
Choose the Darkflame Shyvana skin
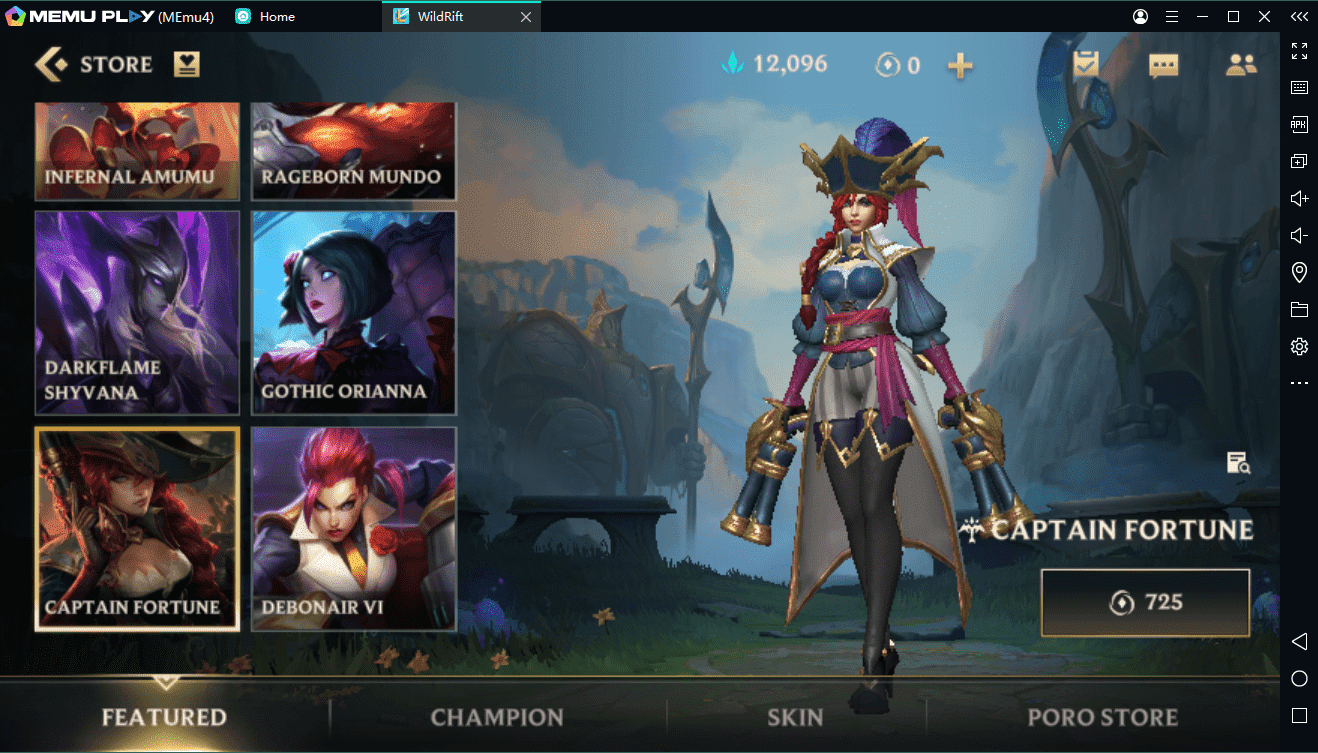pyautogui.click(x=138, y=313)
